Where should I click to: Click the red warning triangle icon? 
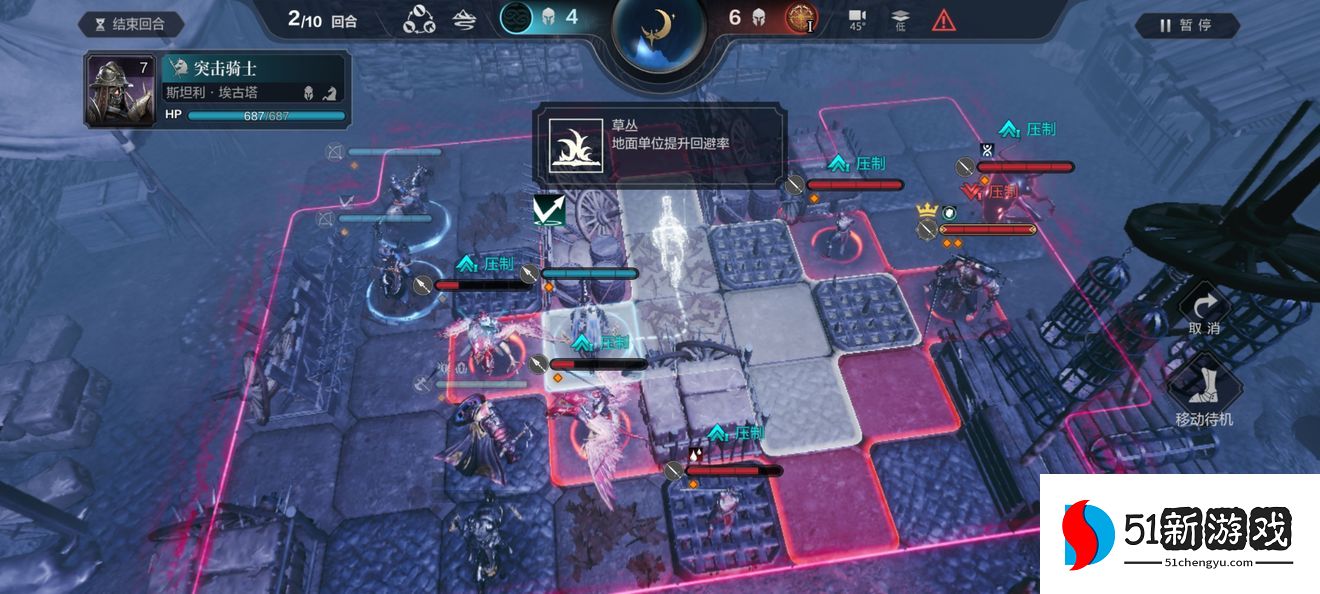(x=943, y=19)
